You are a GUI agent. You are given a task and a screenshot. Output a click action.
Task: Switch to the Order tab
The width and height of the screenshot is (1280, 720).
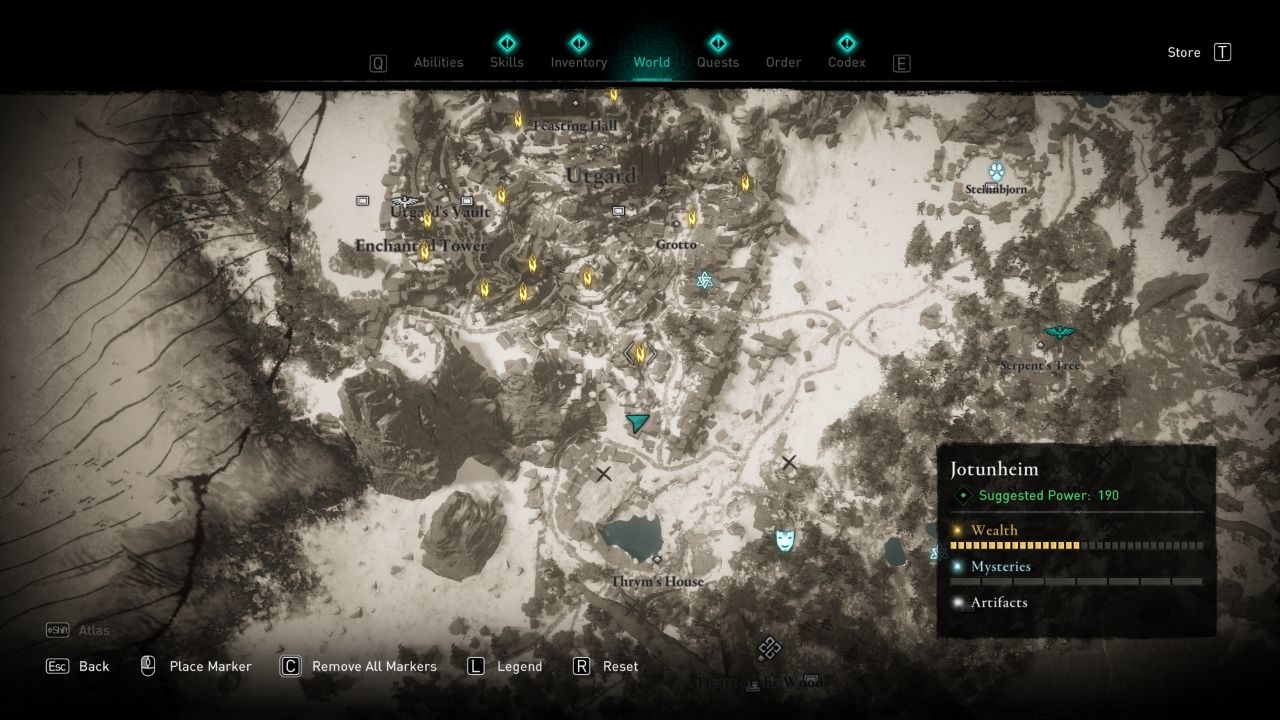pos(783,62)
